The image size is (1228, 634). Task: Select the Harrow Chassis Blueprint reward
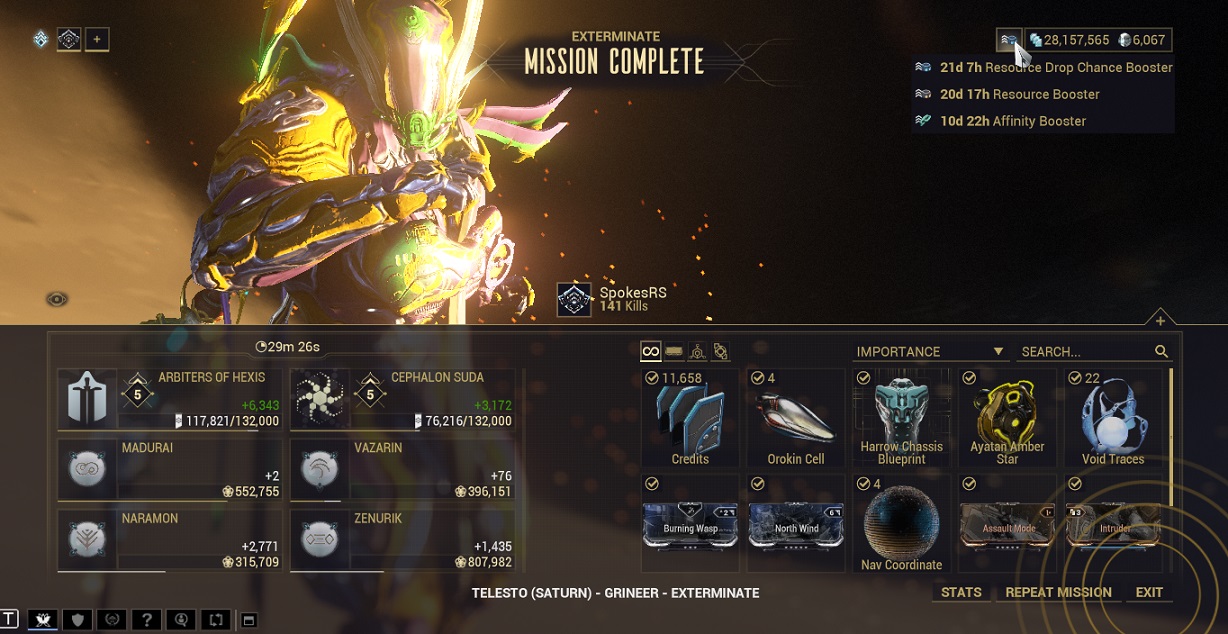901,418
